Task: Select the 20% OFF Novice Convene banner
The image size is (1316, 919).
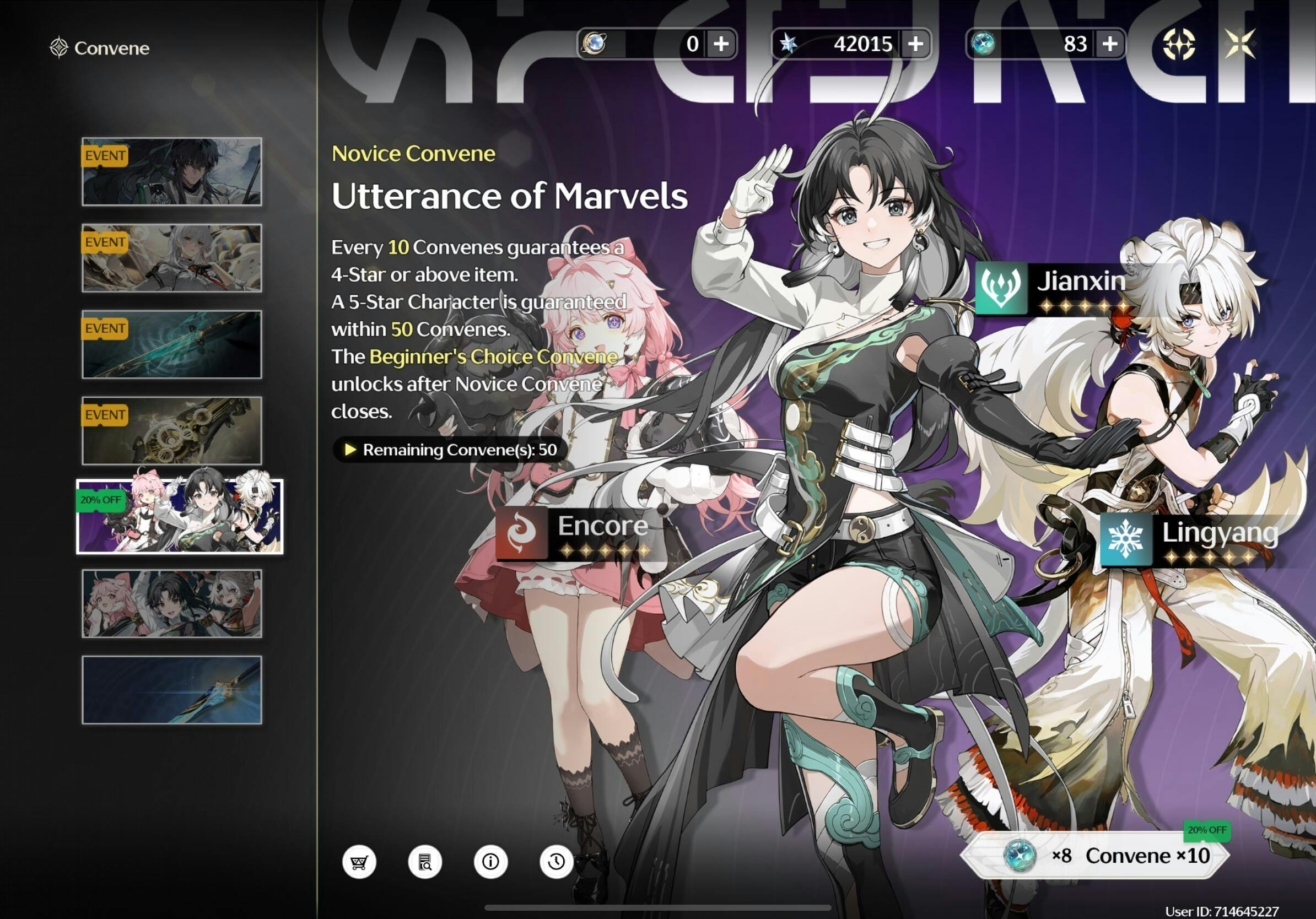Action: pyautogui.click(x=180, y=517)
